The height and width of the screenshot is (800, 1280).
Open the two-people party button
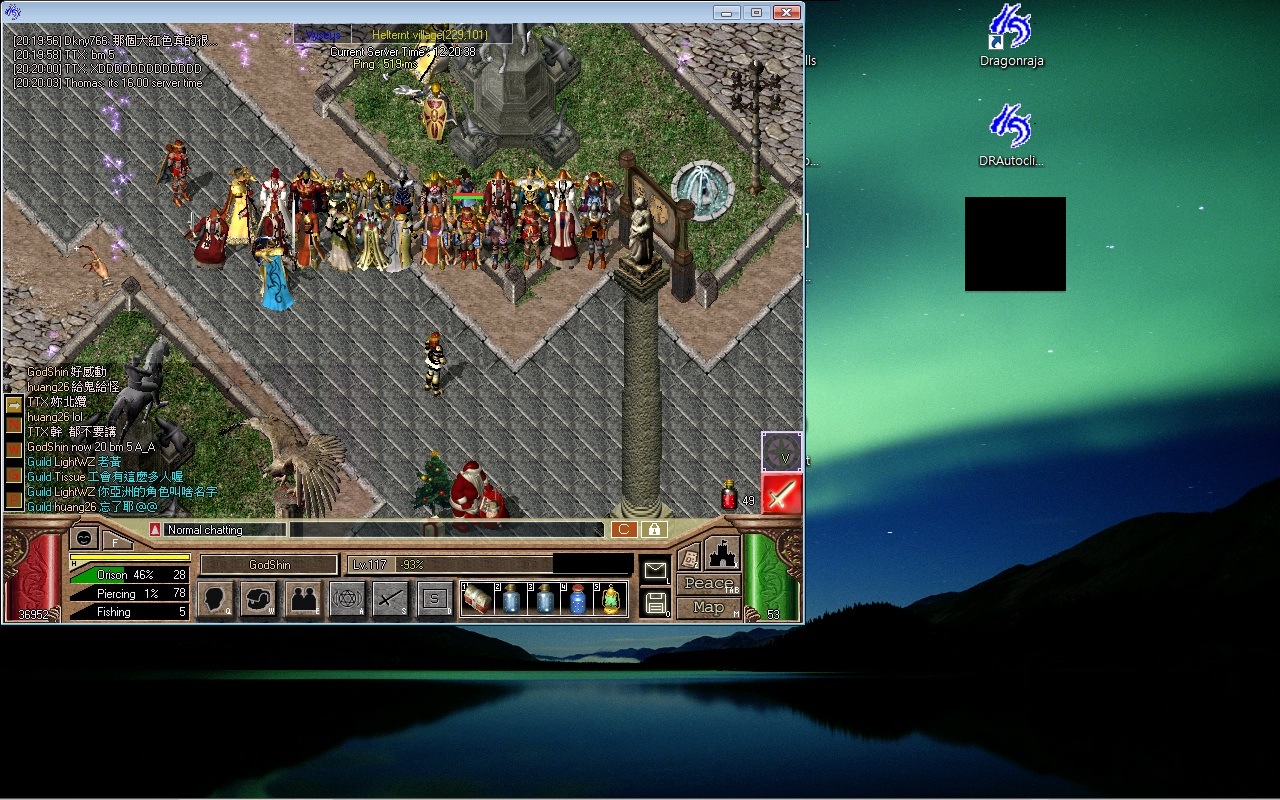[302, 599]
